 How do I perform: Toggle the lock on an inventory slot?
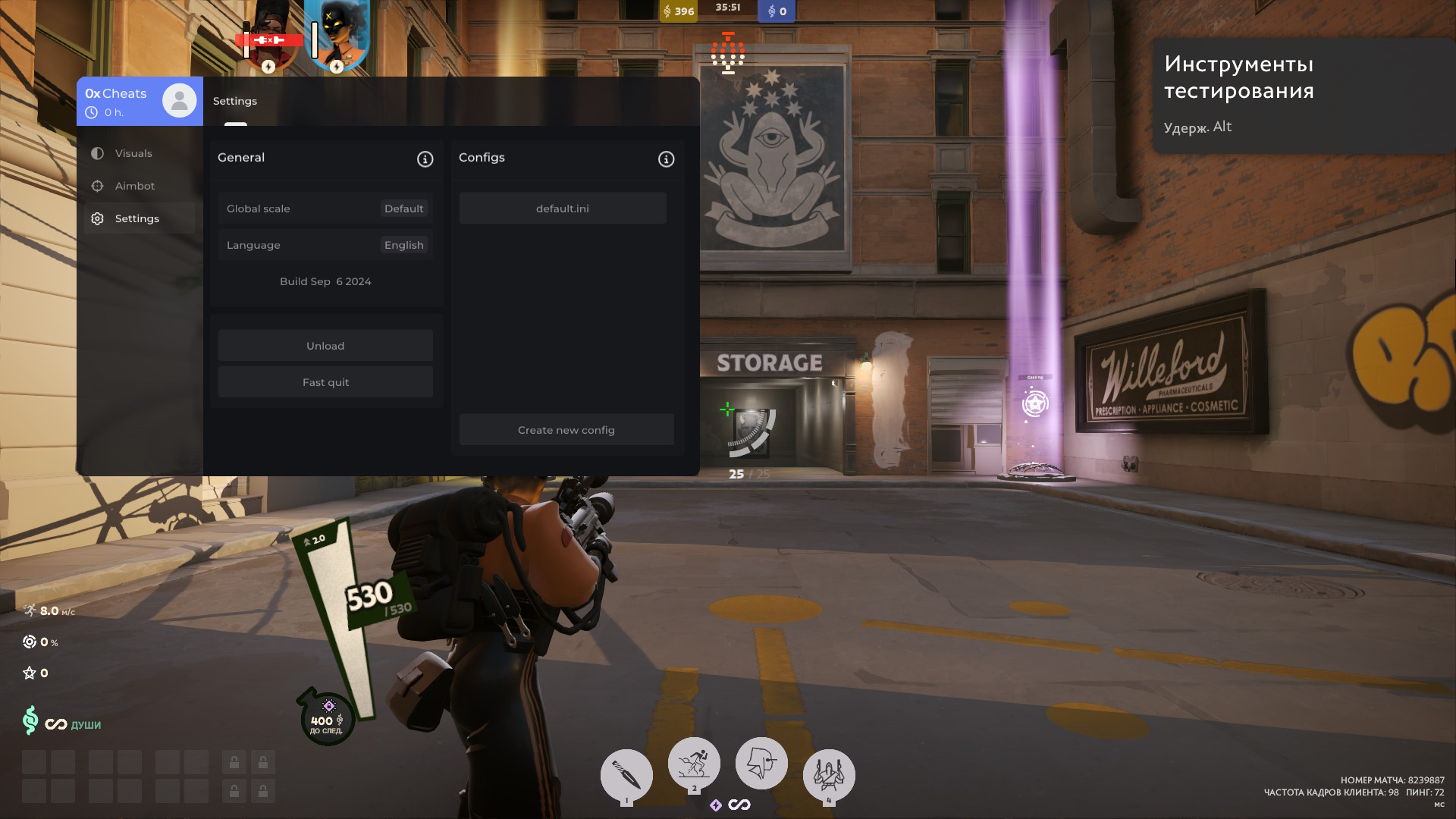point(234,761)
